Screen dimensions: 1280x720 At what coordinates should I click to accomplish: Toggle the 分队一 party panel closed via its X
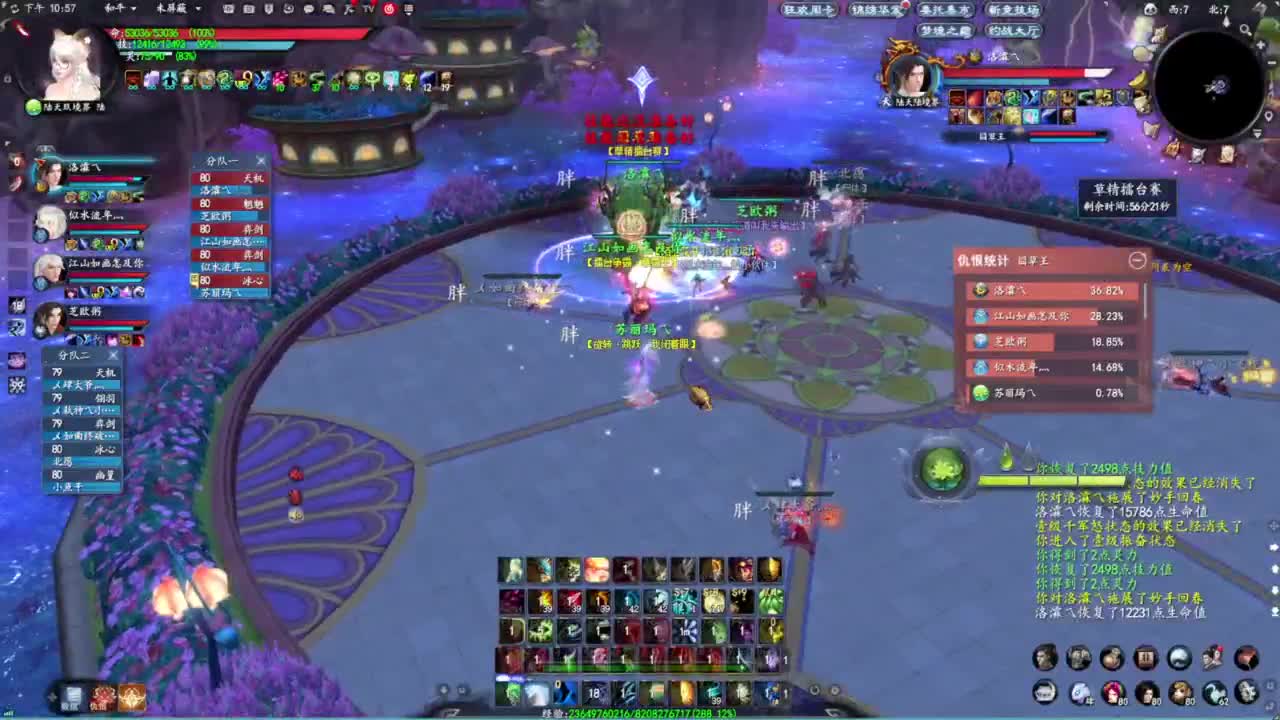coord(261,160)
